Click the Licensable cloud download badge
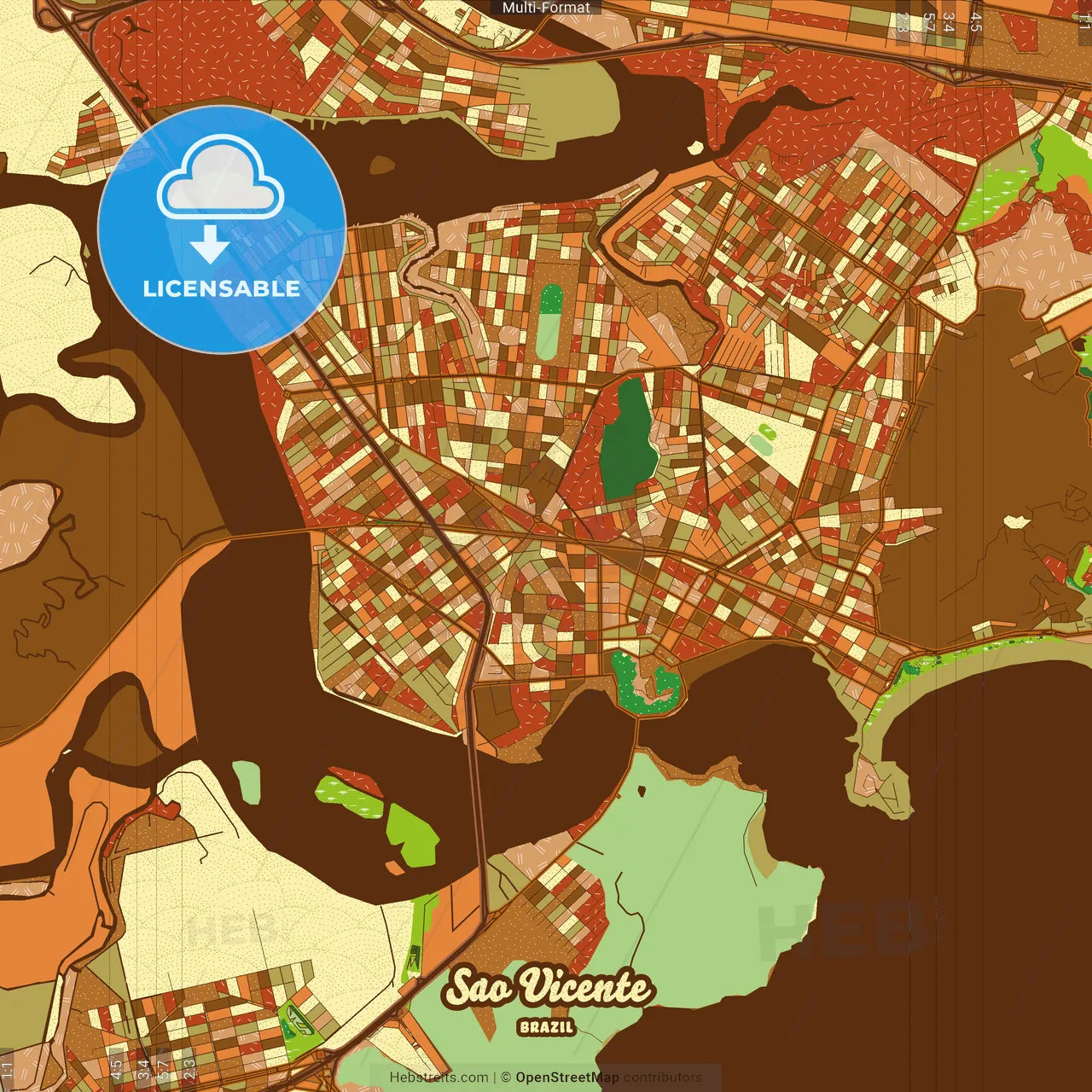Screen dimensions: 1092x1092 [x=222, y=229]
